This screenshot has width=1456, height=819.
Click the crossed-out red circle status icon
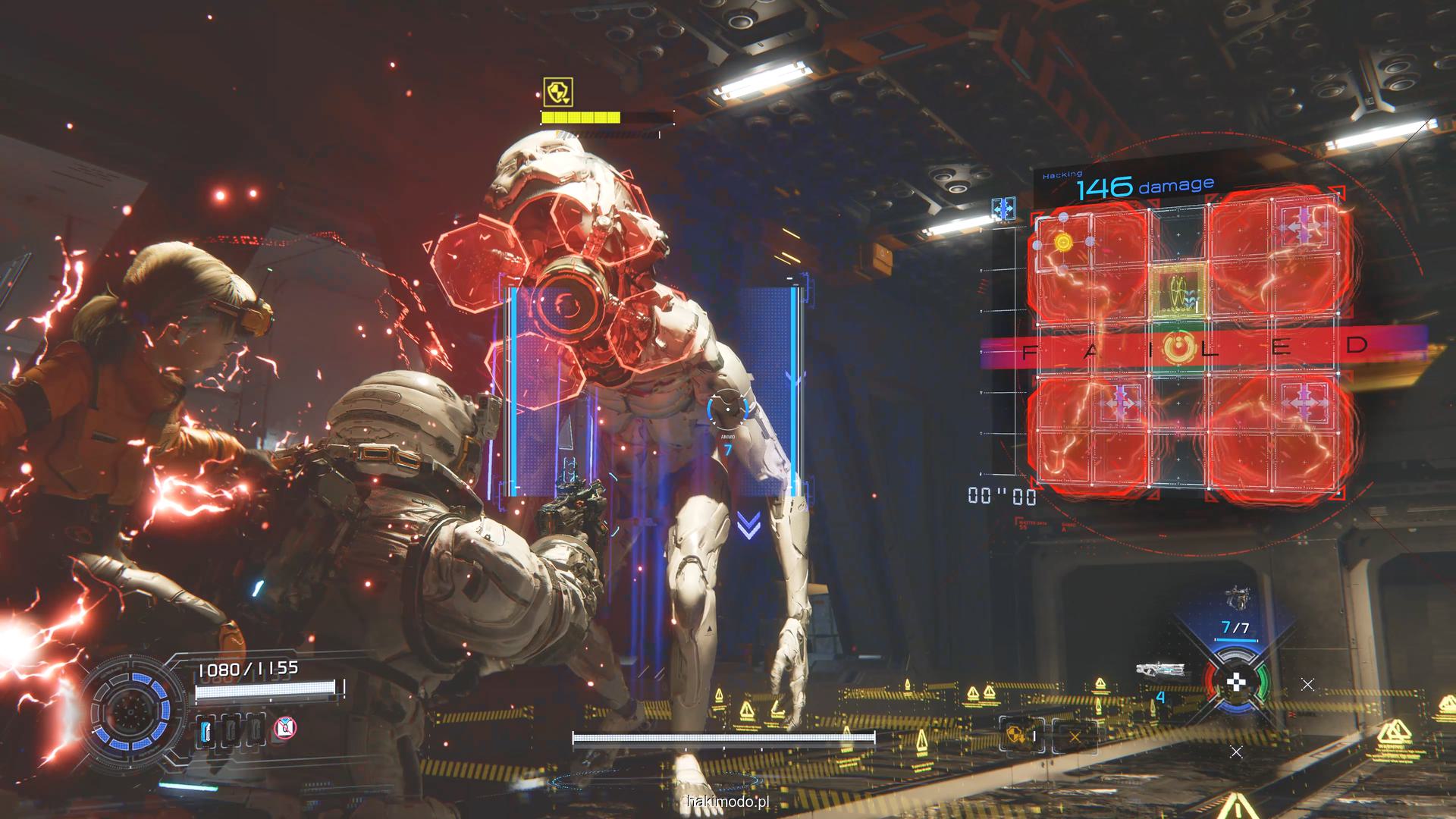click(x=284, y=729)
